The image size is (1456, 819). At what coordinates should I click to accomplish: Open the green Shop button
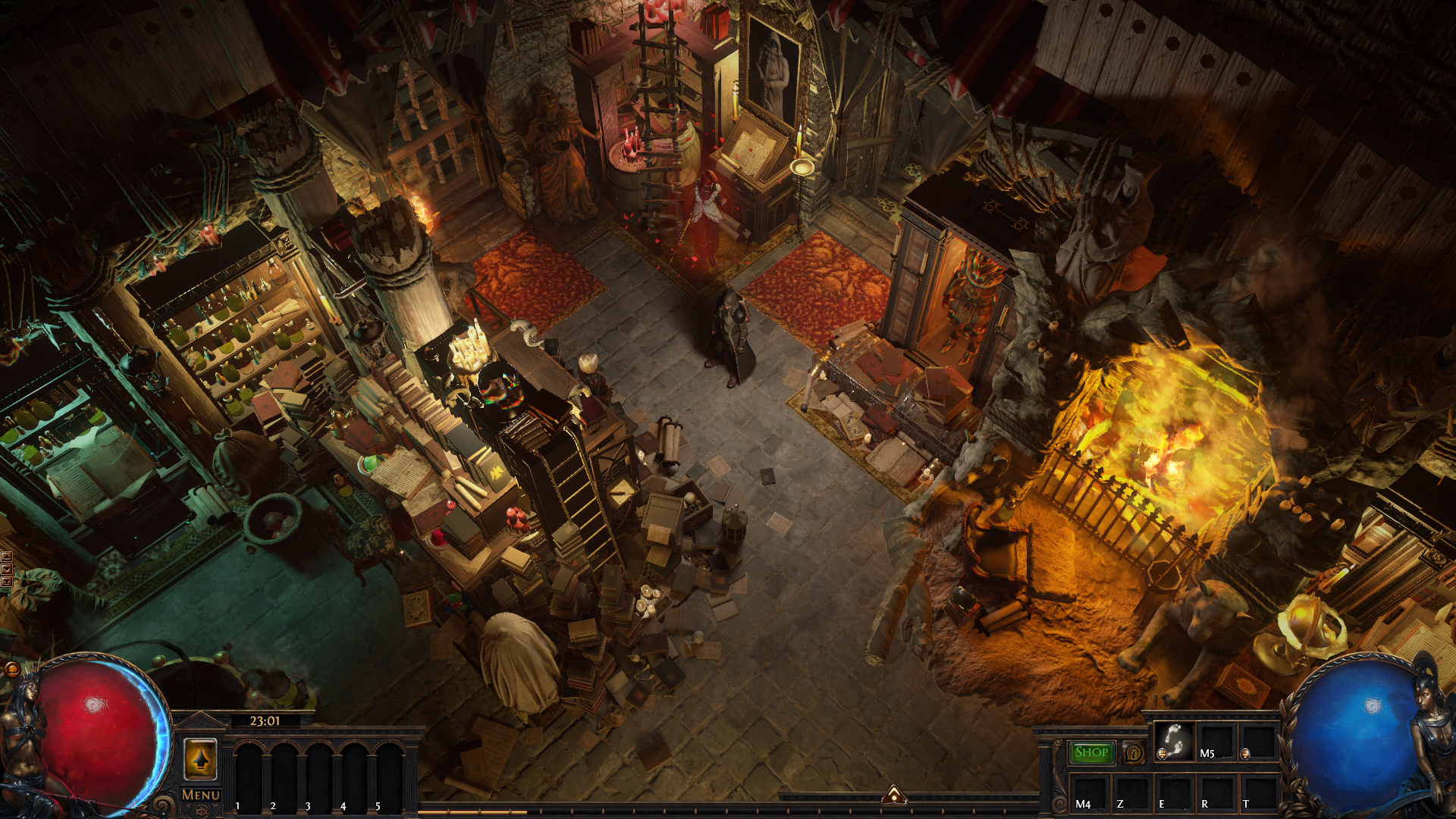(1091, 752)
